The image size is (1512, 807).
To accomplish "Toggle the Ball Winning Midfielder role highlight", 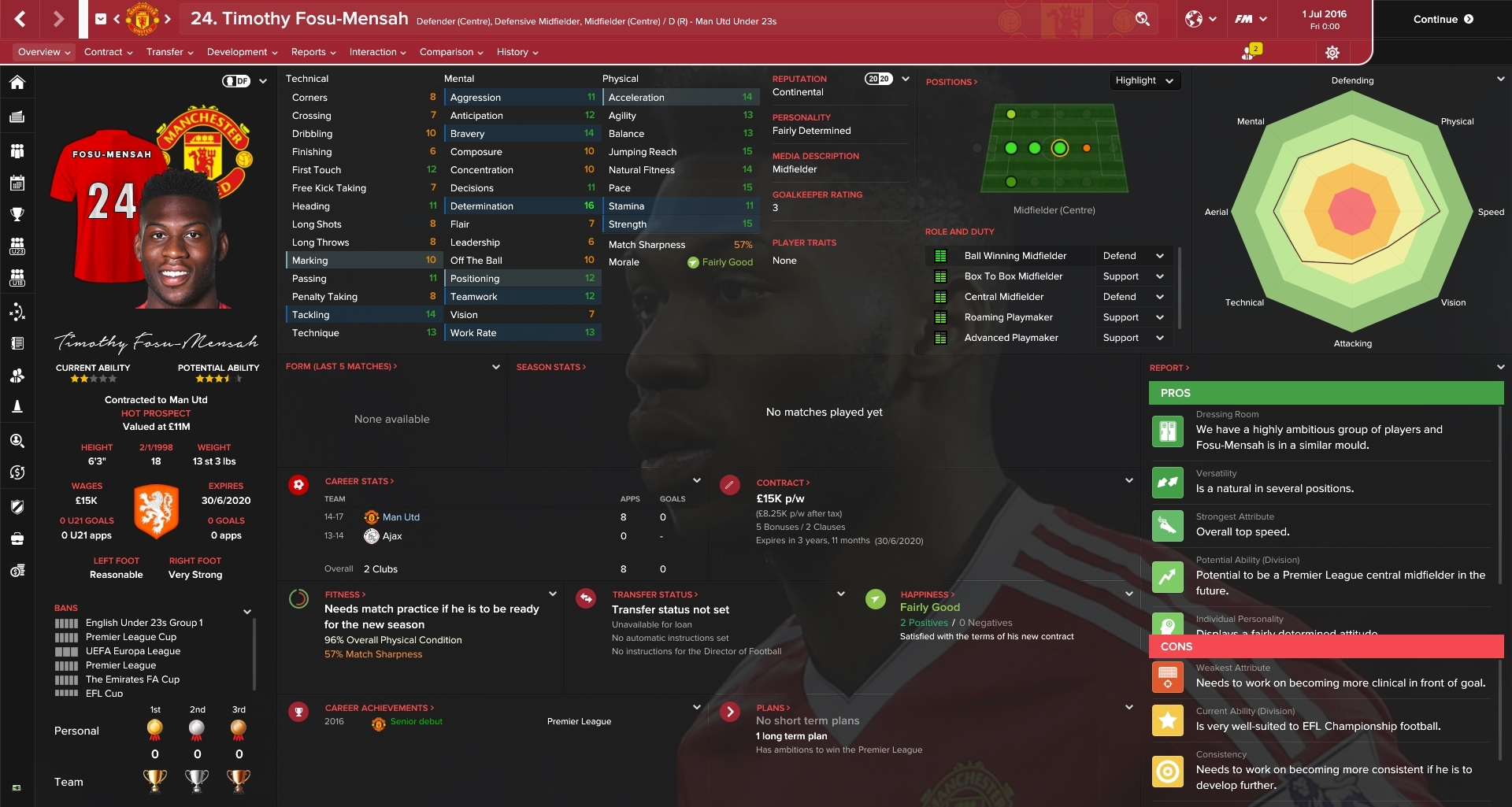I will coord(942,255).
